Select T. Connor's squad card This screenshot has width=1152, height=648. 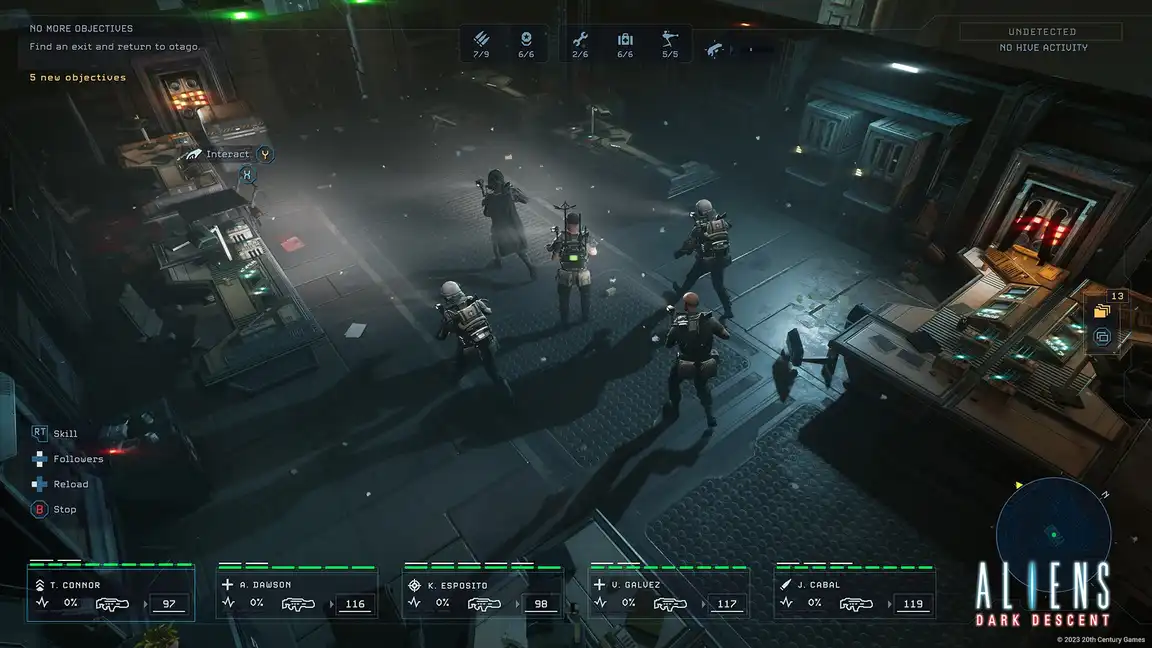[110, 594]
